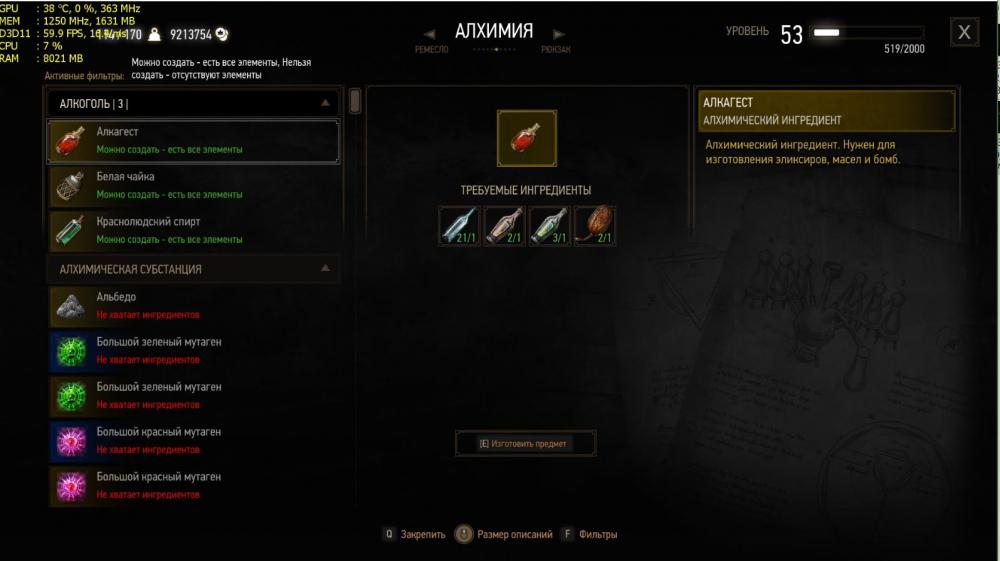This screenshot has width=1000, height=561.
Task: Choose the Белая чайка recipe
Action: point(193,186)
